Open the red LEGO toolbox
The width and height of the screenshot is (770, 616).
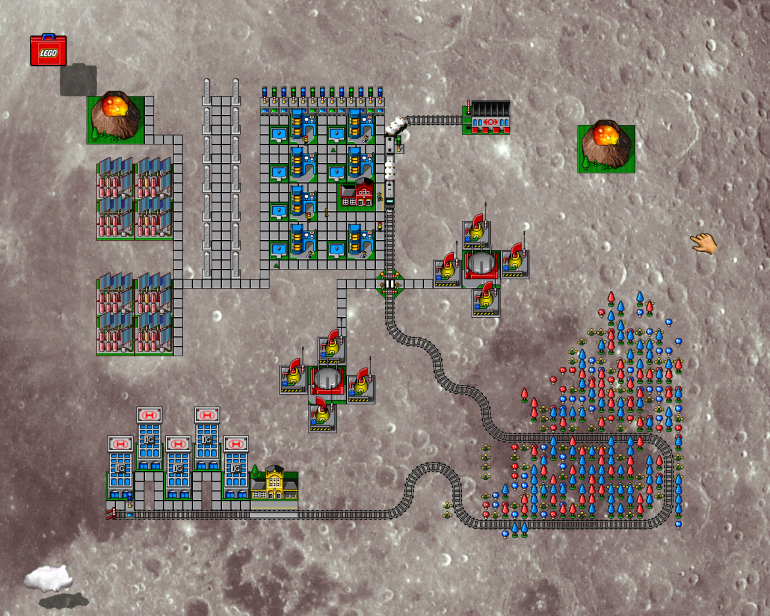coord(48,51)
